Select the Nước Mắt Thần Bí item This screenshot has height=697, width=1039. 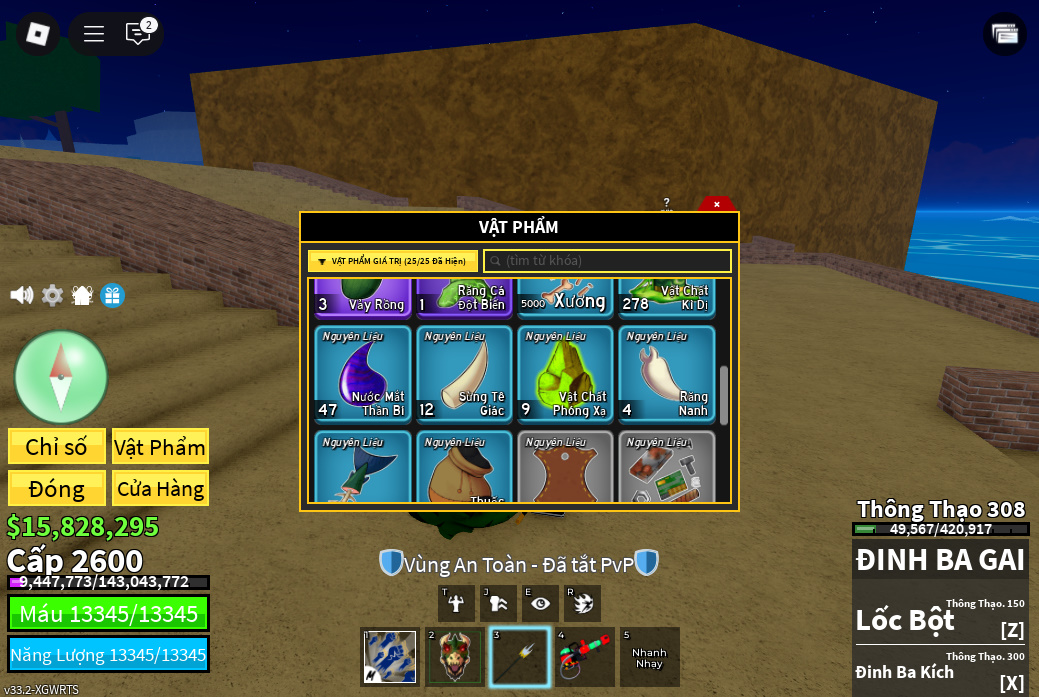[363, 374]
